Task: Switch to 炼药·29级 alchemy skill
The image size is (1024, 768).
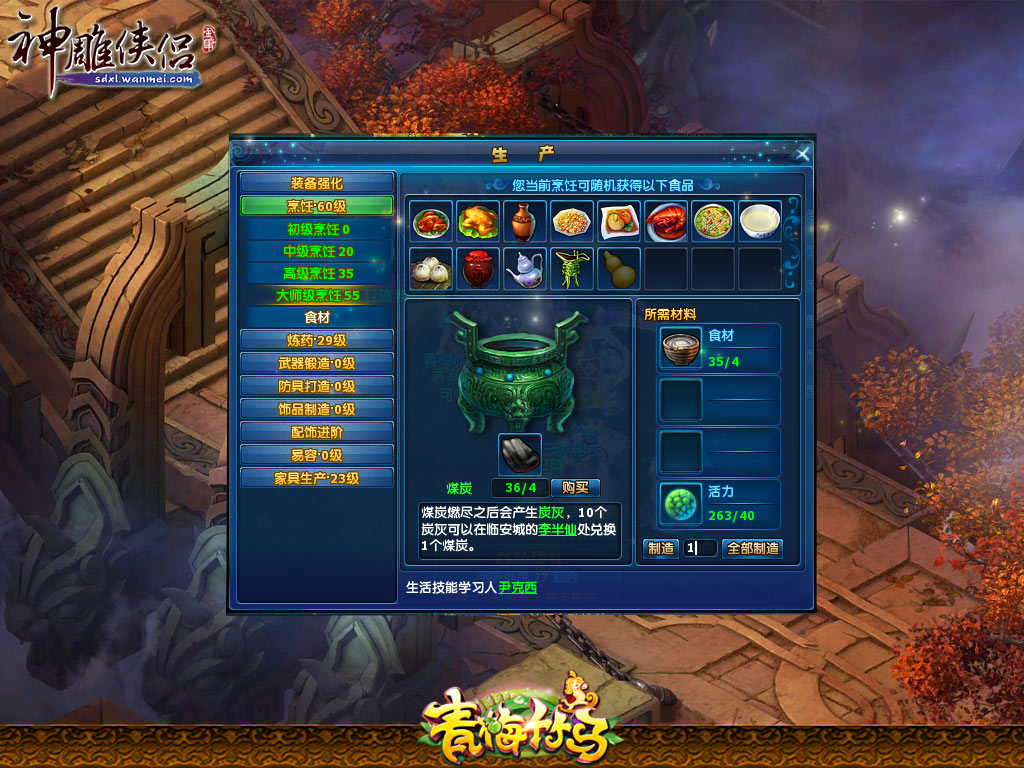Action: [x=316, y=340]
